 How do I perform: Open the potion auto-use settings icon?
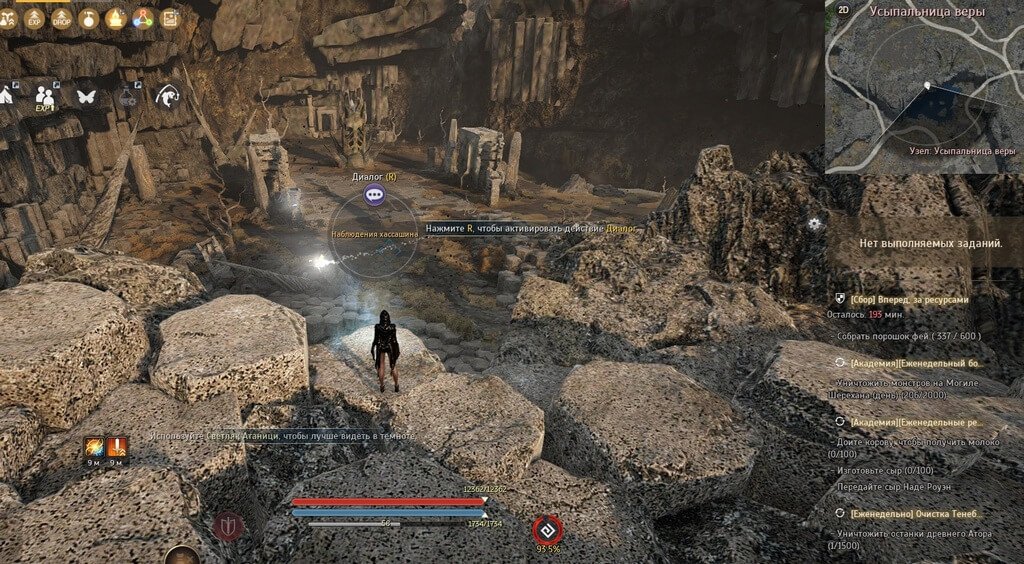click(x=127, y=96)
